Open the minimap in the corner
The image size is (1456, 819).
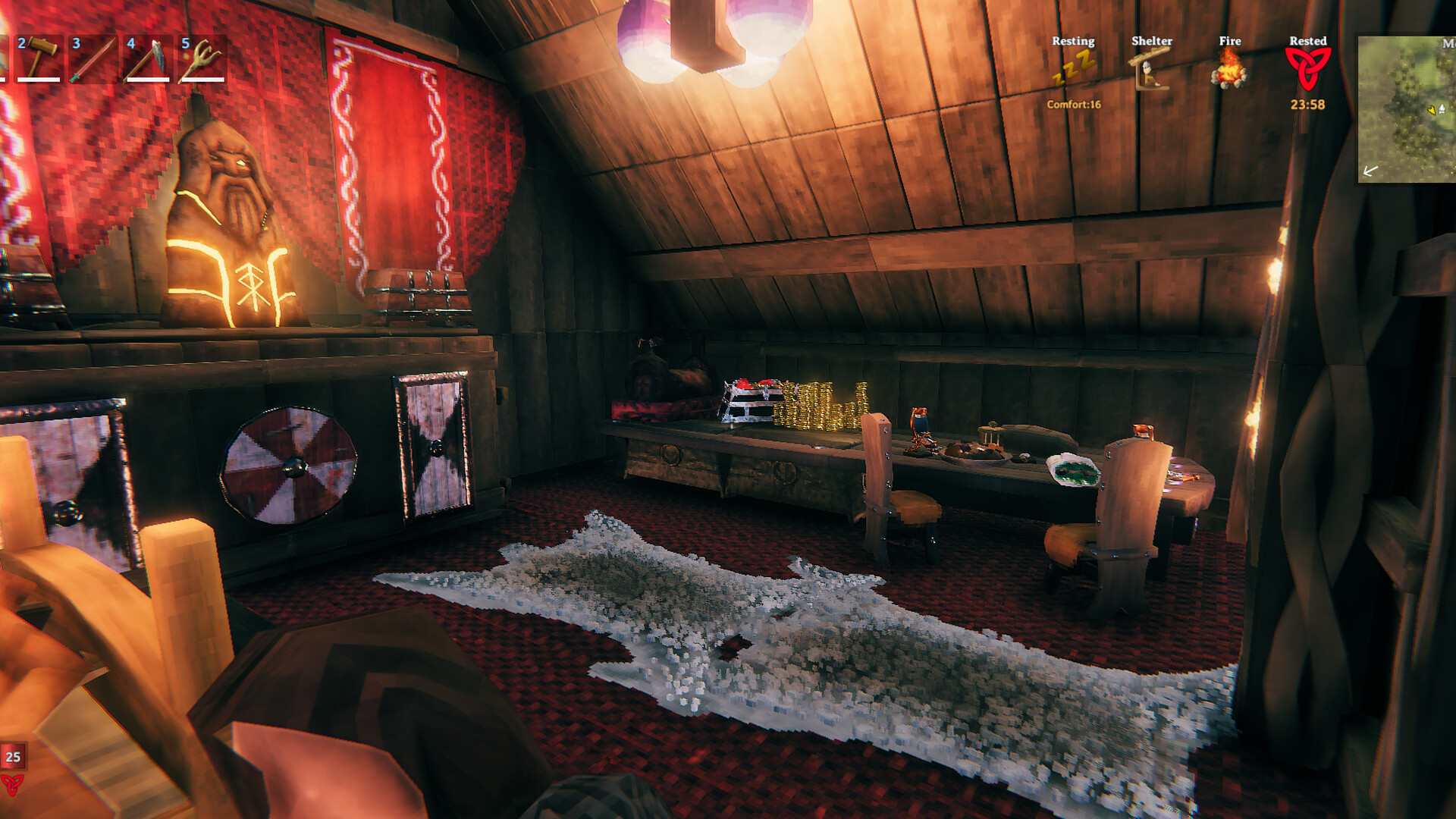coord(1407,106)
